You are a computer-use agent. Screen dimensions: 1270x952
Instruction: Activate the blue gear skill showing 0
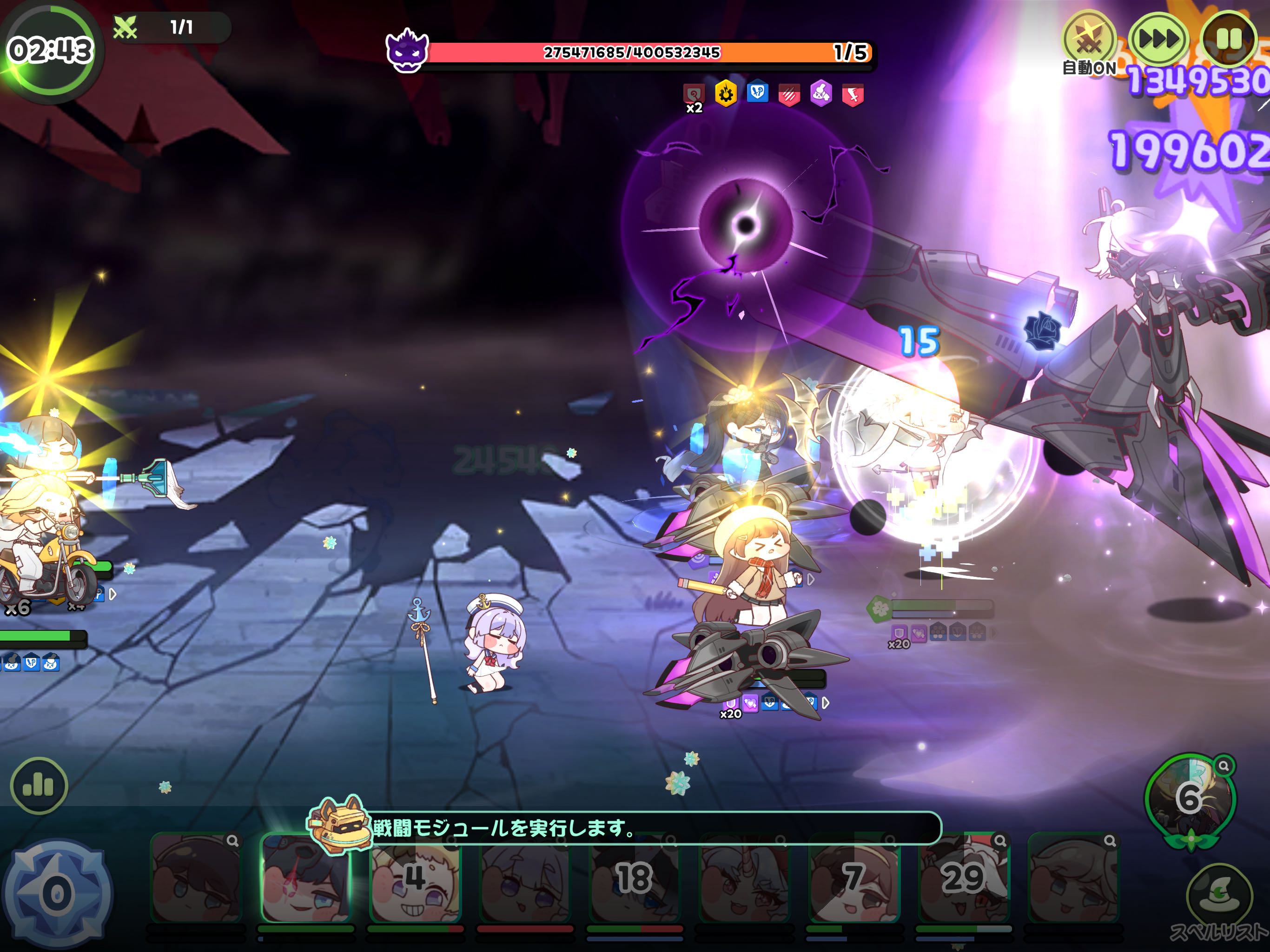point(57,893)
